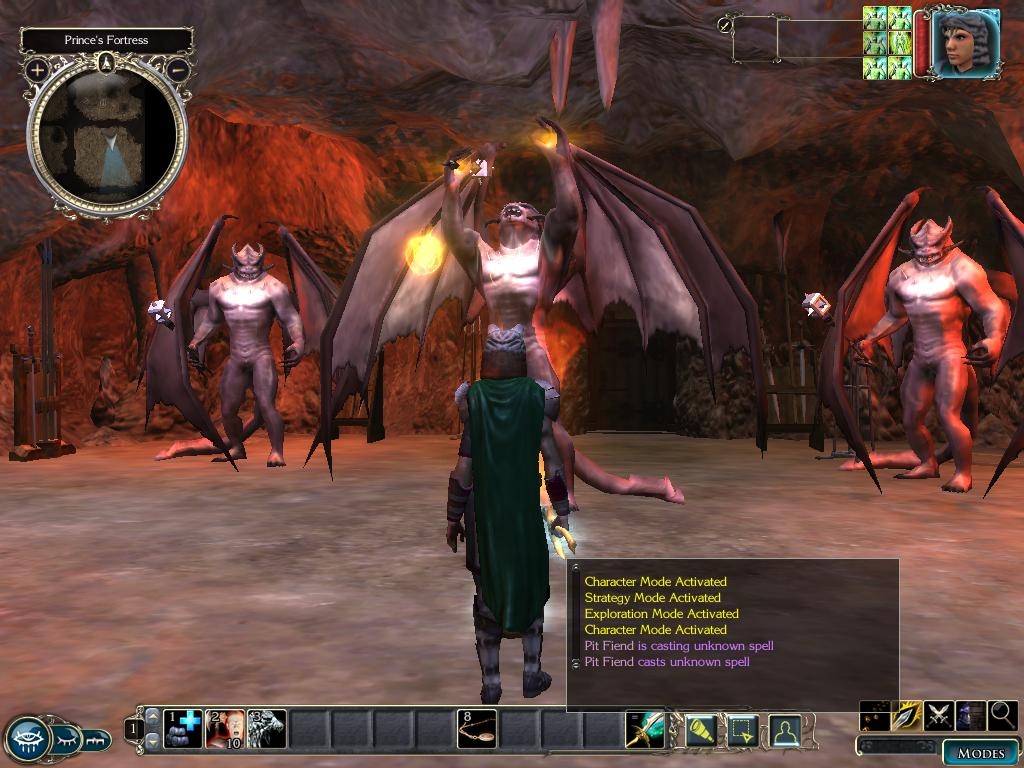This screenshot has height=768, width=1024.
Task: Click the highlighted spear mode icon
Action: pos(907,715)
